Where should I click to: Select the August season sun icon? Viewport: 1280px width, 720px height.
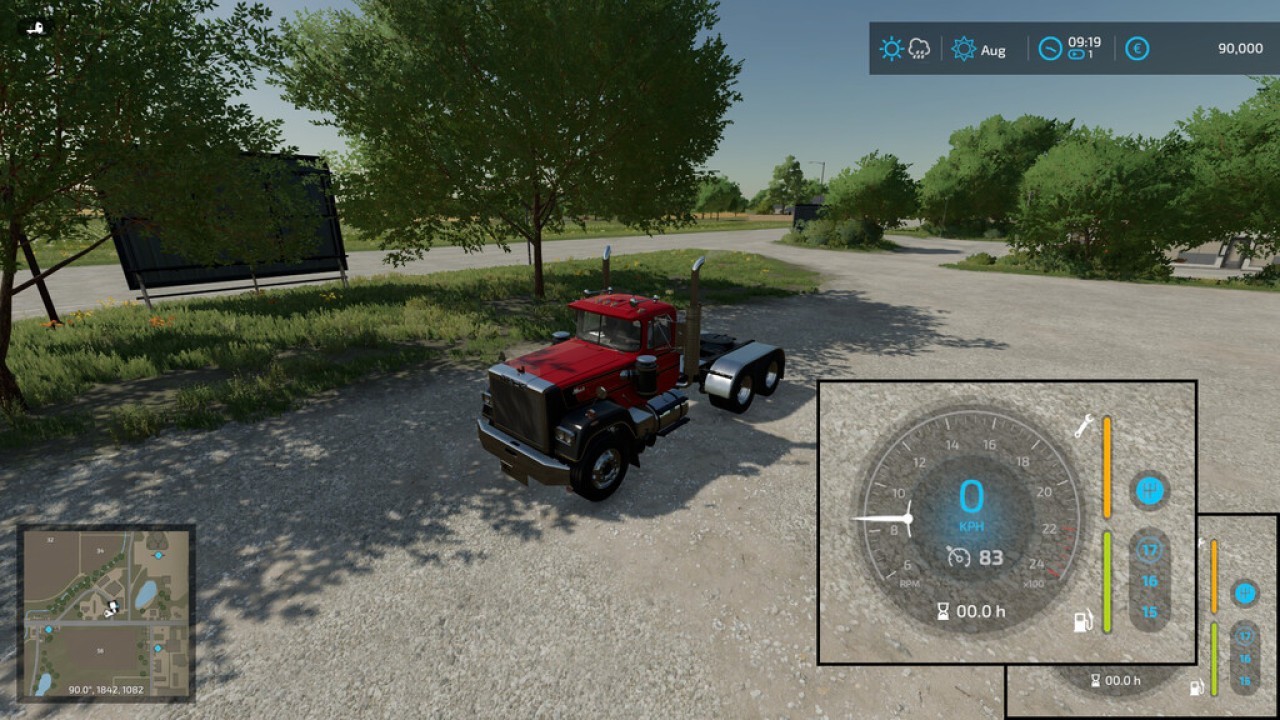[962, 47]
